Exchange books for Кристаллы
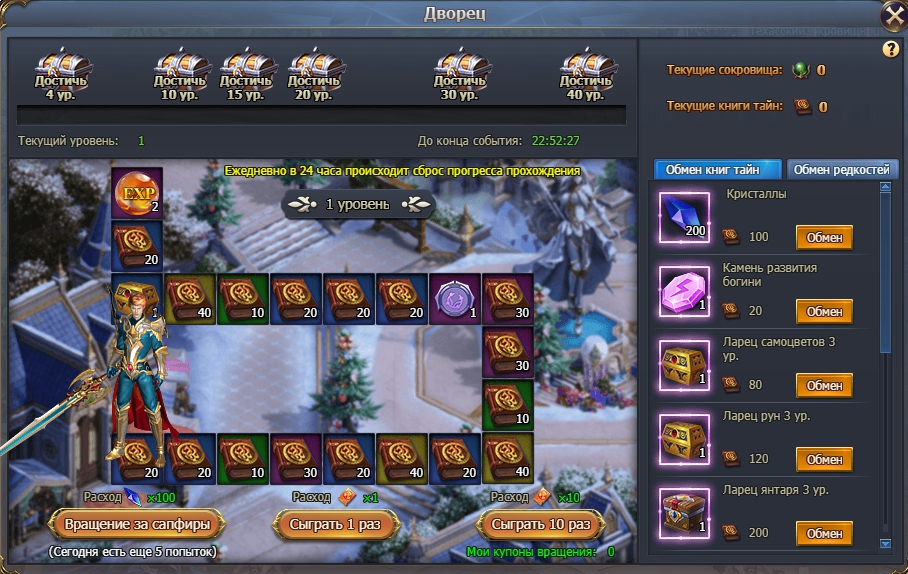Image resolution: width=908 pixels, height=574 pixels. pos(824,238)
